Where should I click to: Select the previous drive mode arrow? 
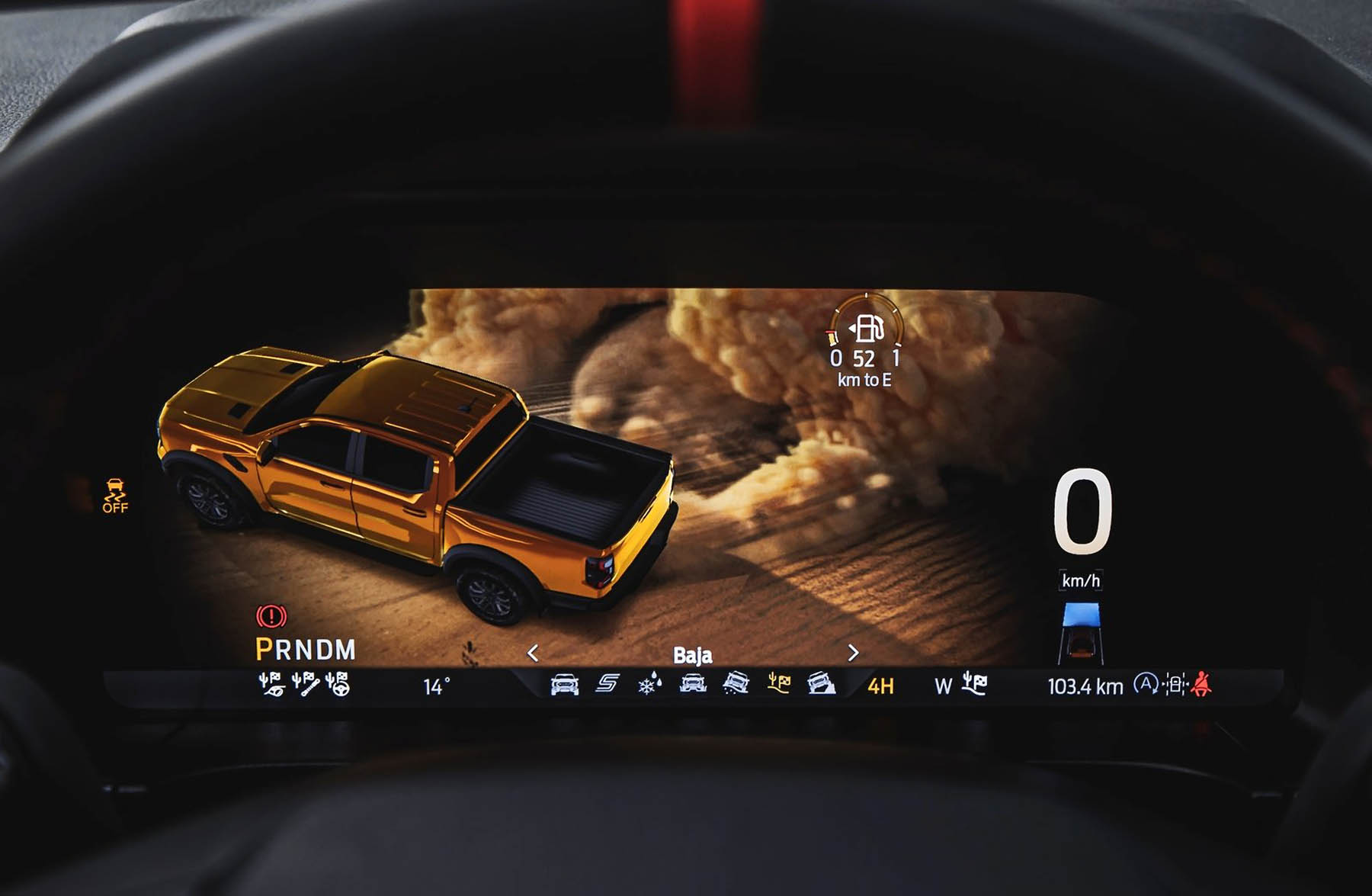pos(533,654)
